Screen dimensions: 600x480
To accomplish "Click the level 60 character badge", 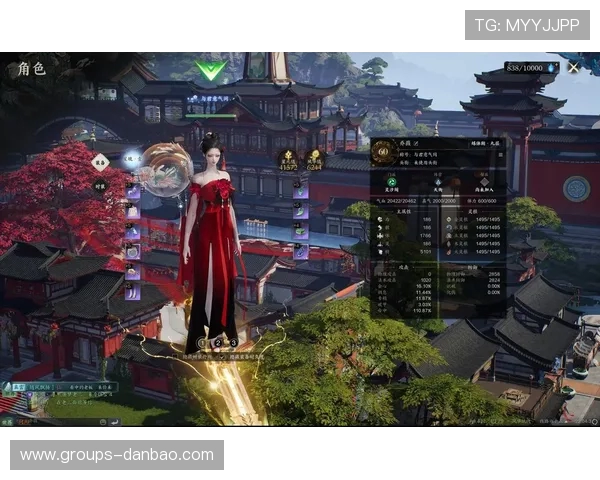I will point(383,152).
